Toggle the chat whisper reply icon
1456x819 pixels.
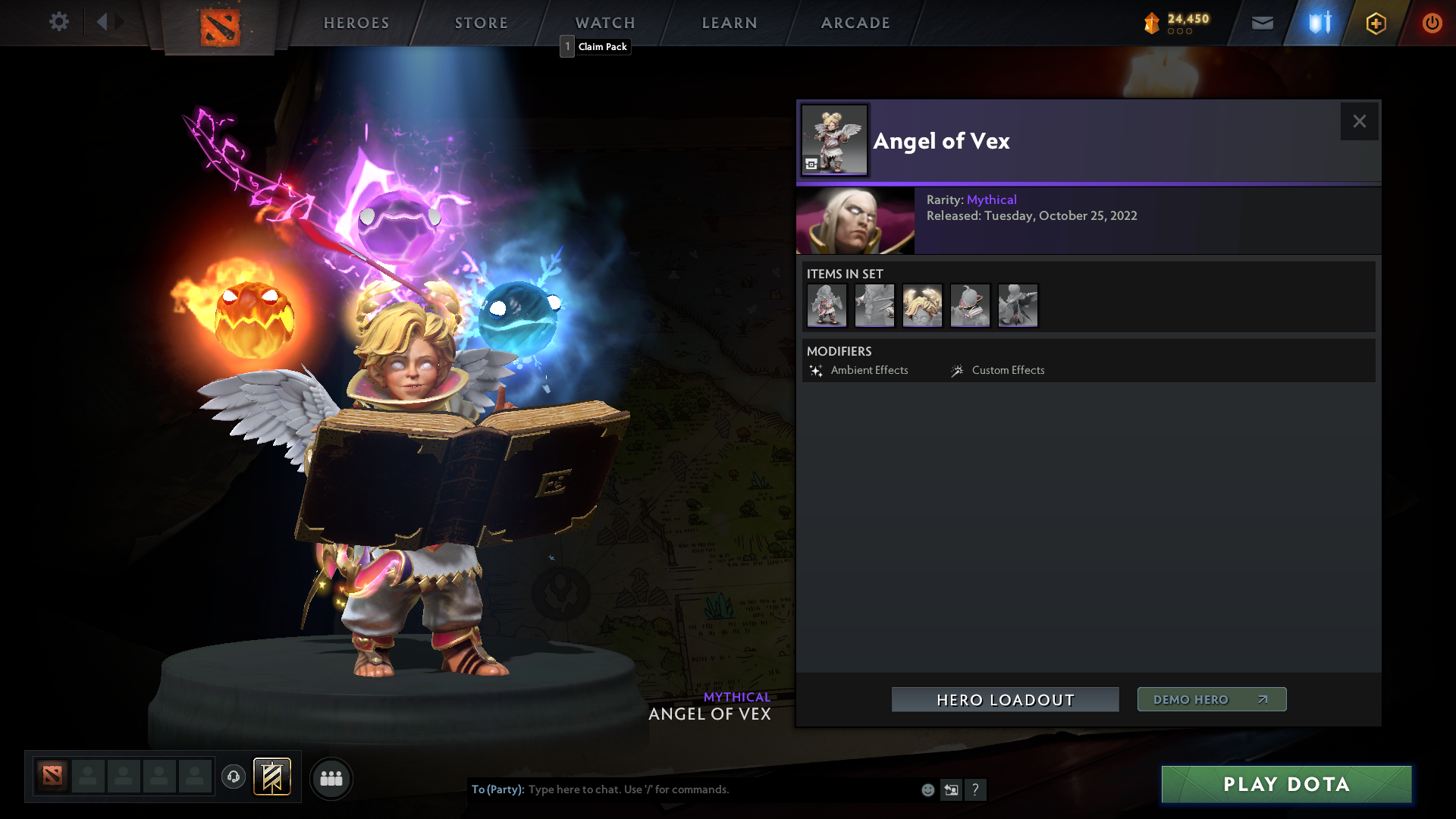click(951, 789)
